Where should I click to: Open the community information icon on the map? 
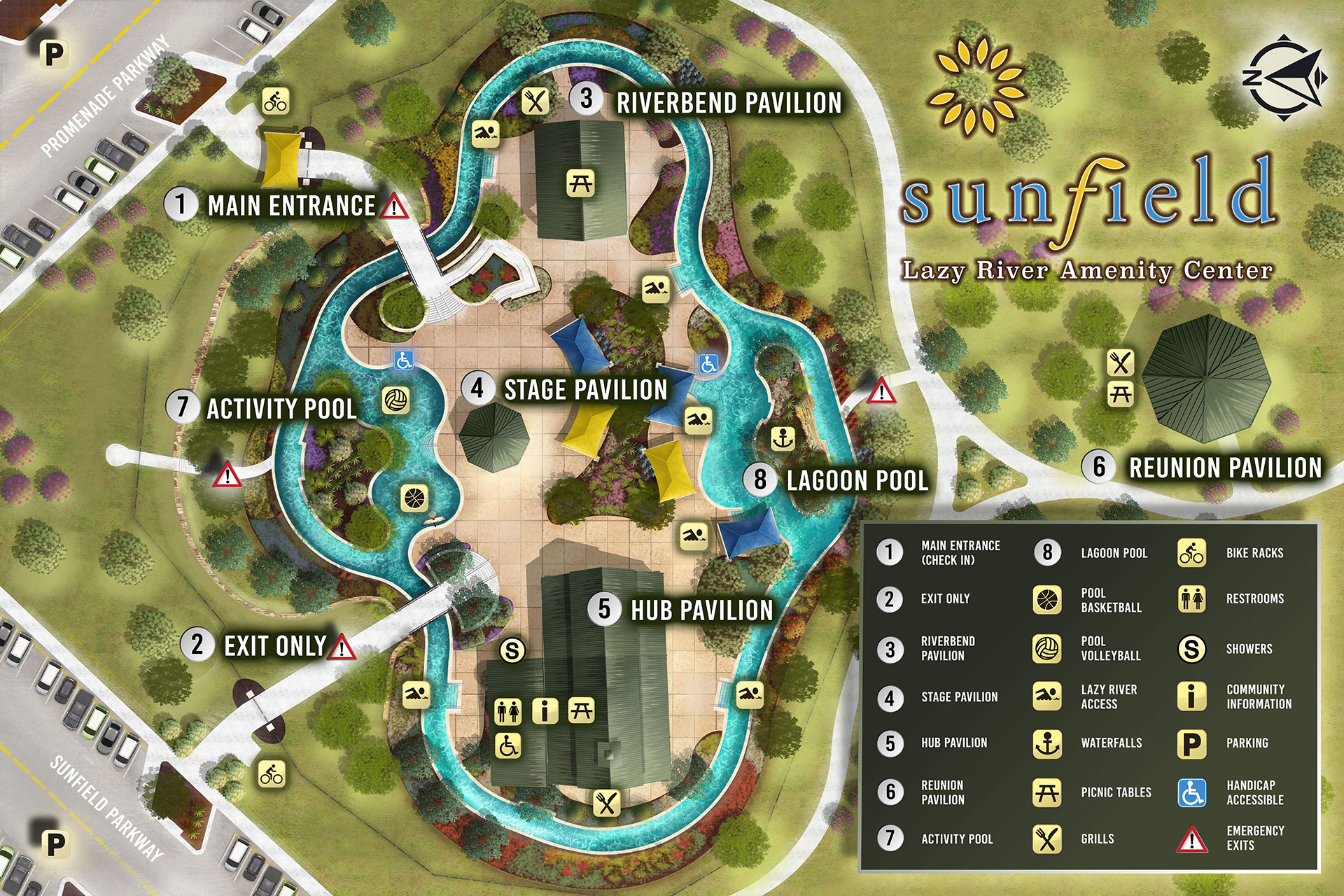545,711
